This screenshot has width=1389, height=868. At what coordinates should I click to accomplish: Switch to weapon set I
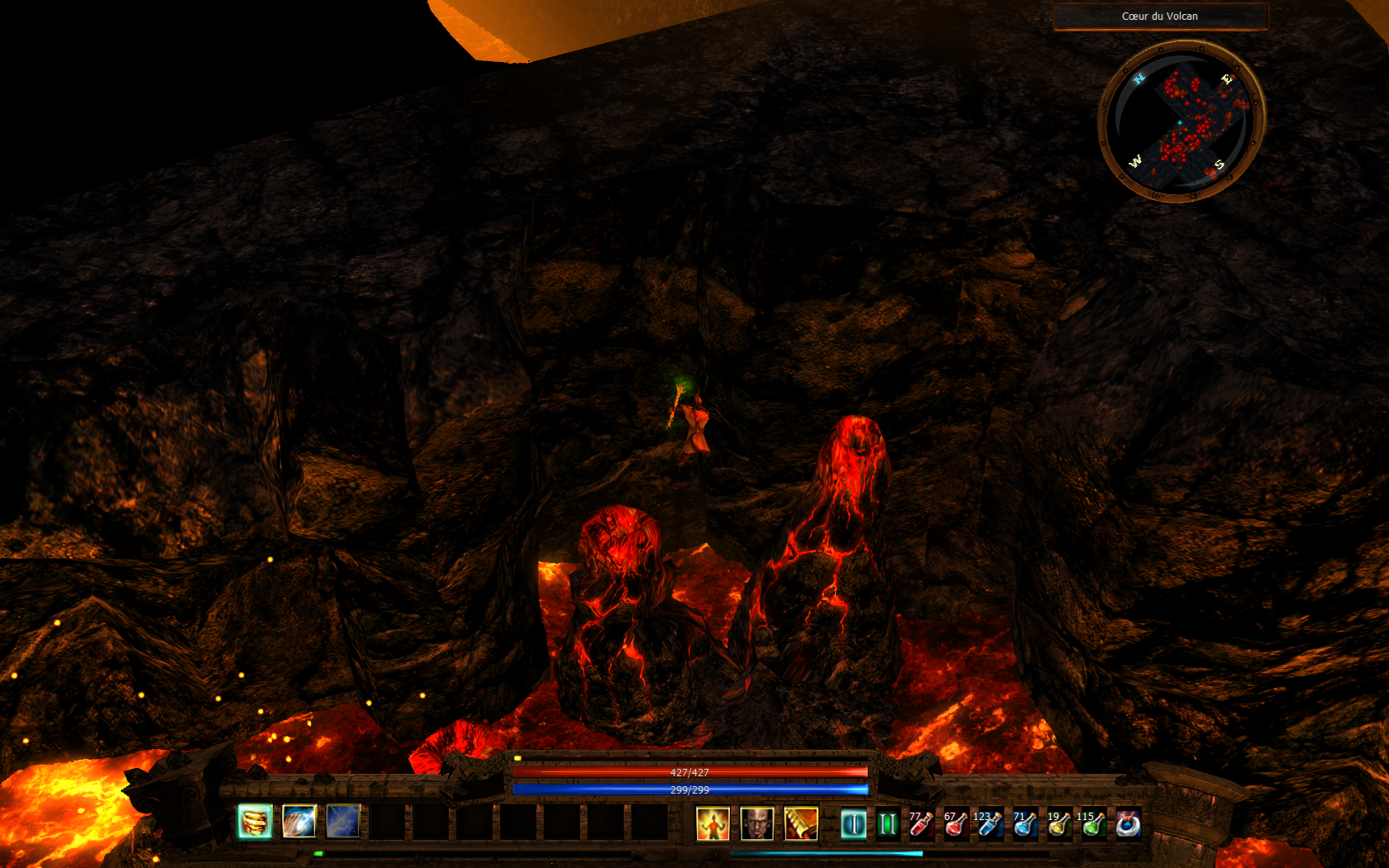853,824
